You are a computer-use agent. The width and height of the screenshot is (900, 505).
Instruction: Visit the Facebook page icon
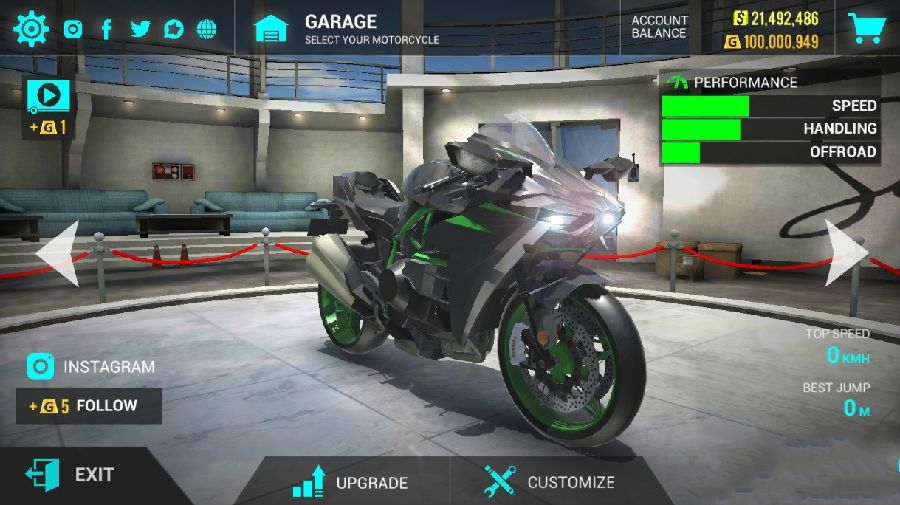point(106,29)
